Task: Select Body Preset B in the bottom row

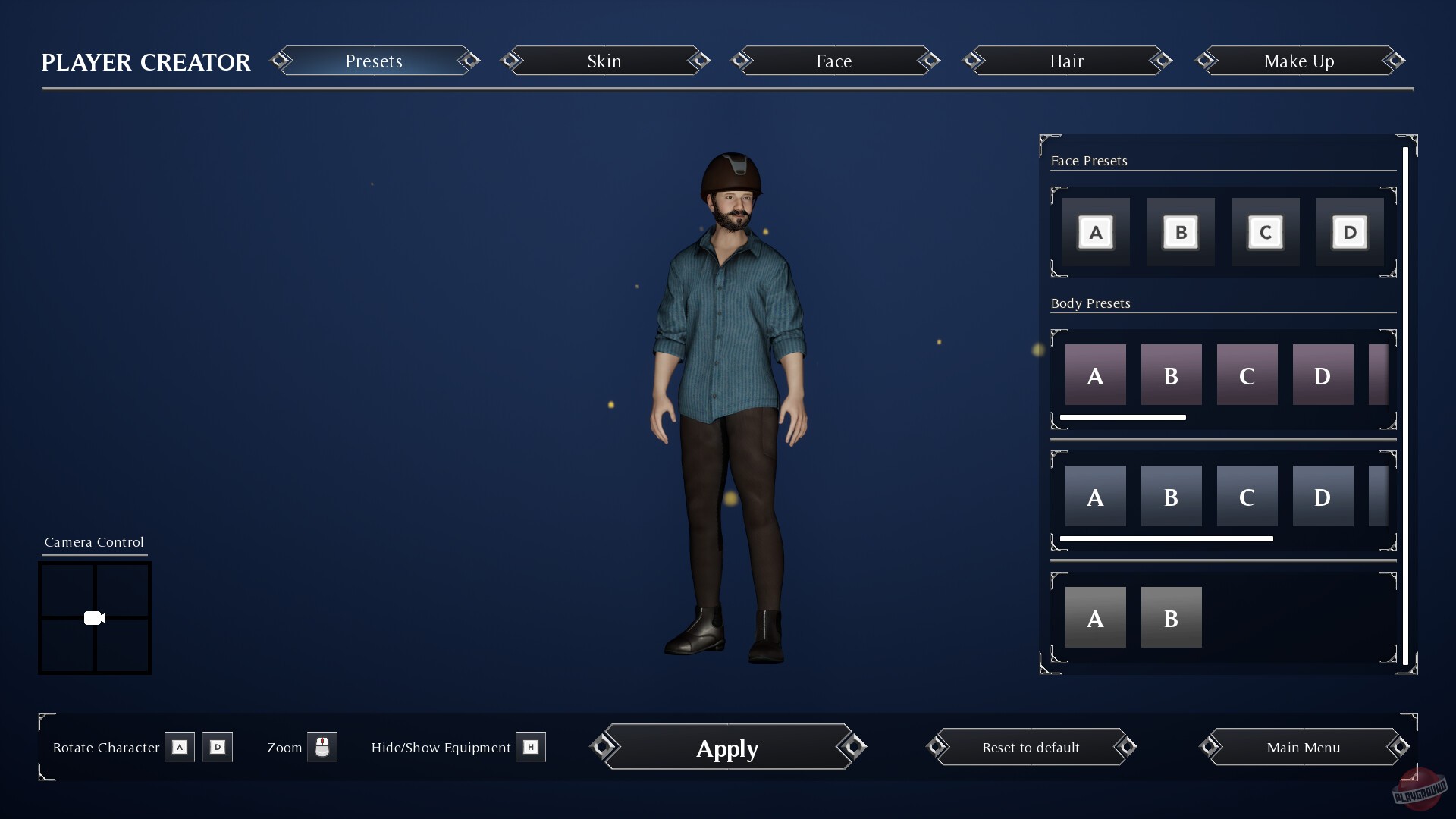Action: (x=1171, y=617)
